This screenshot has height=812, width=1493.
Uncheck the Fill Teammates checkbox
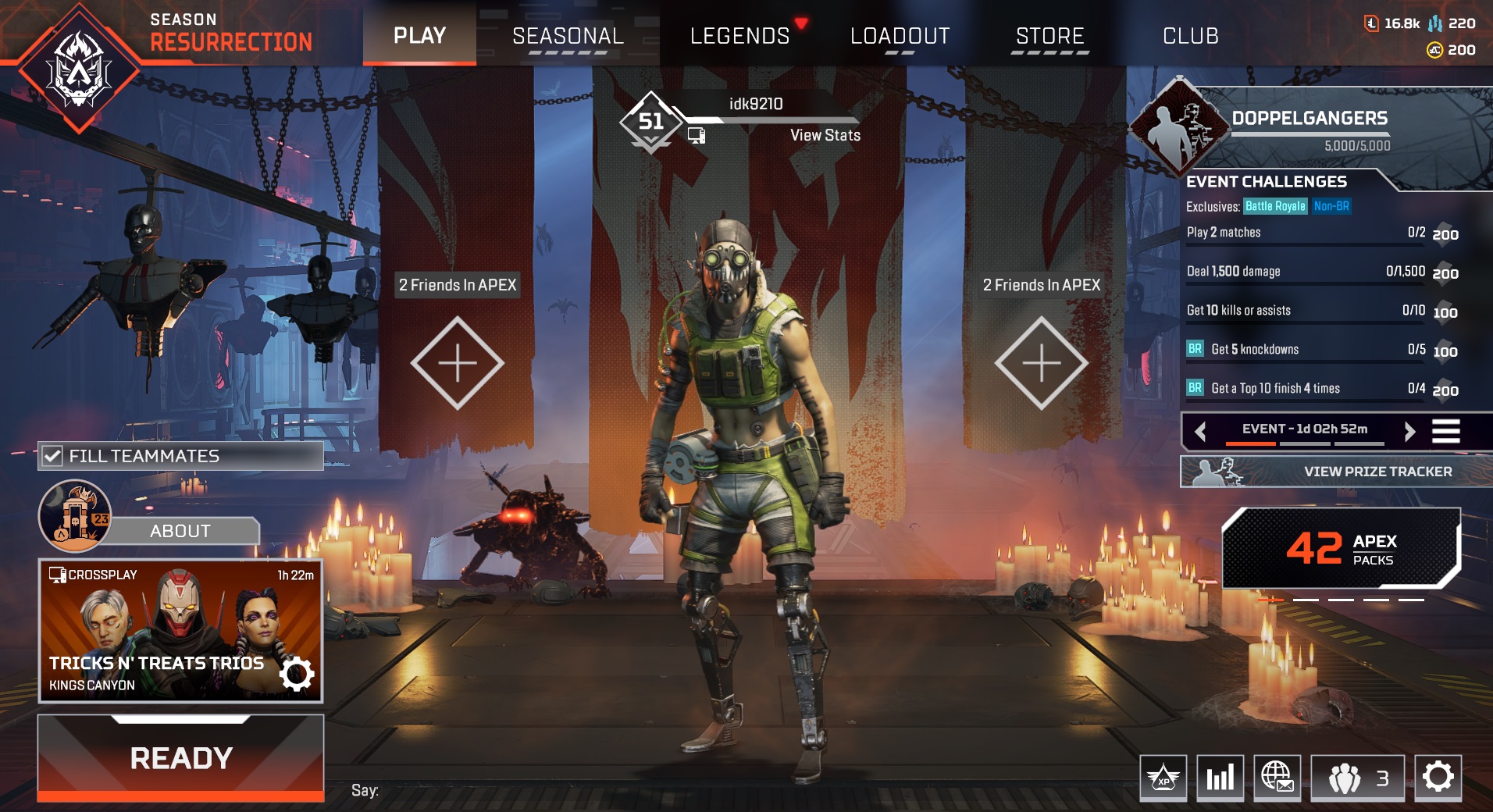click(52, 456)
